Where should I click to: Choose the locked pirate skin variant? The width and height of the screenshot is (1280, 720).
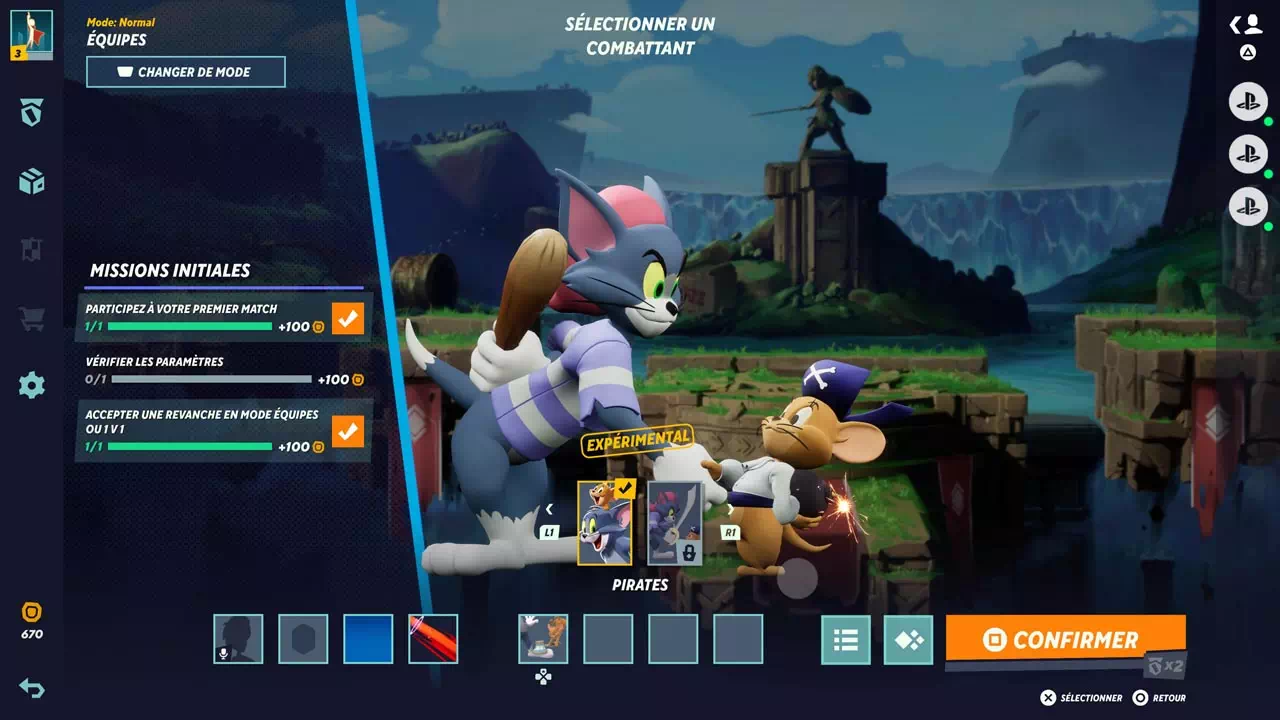674,523
